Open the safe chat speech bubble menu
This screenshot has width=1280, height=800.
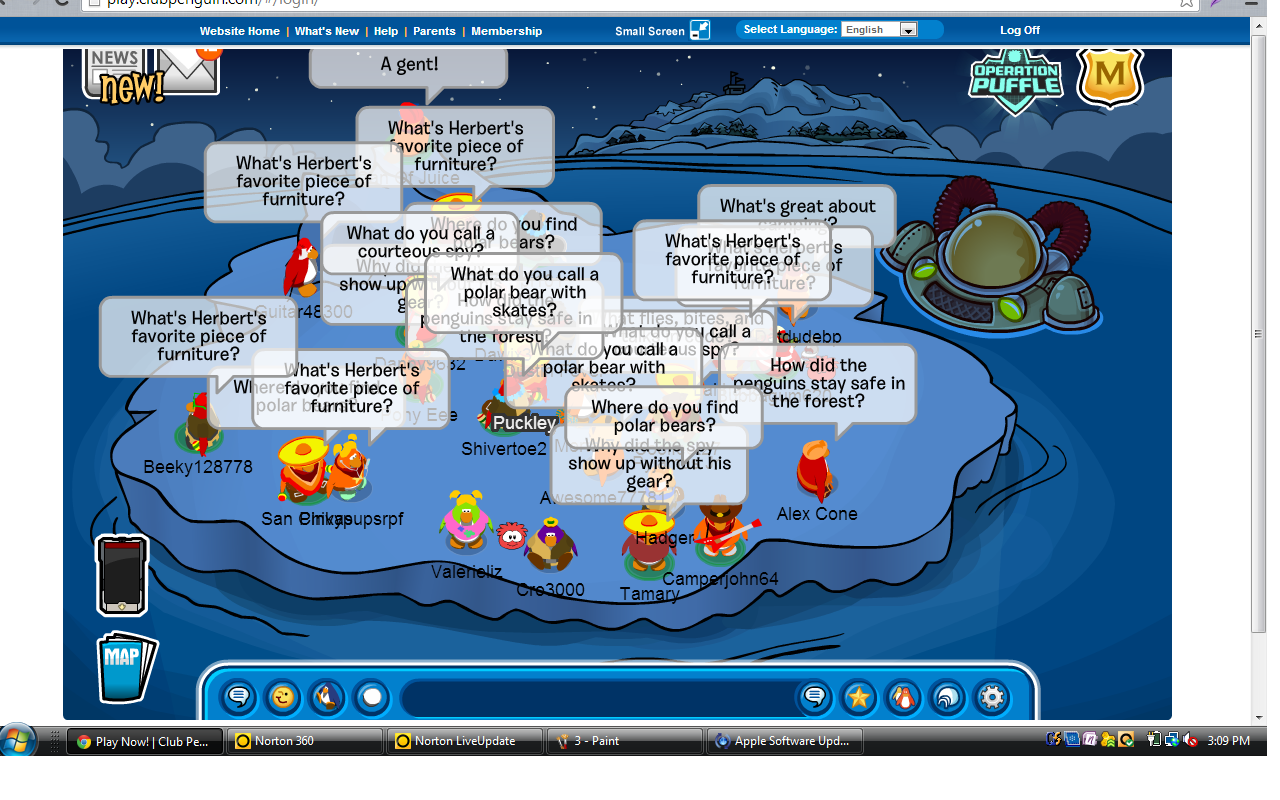[239, 696]
